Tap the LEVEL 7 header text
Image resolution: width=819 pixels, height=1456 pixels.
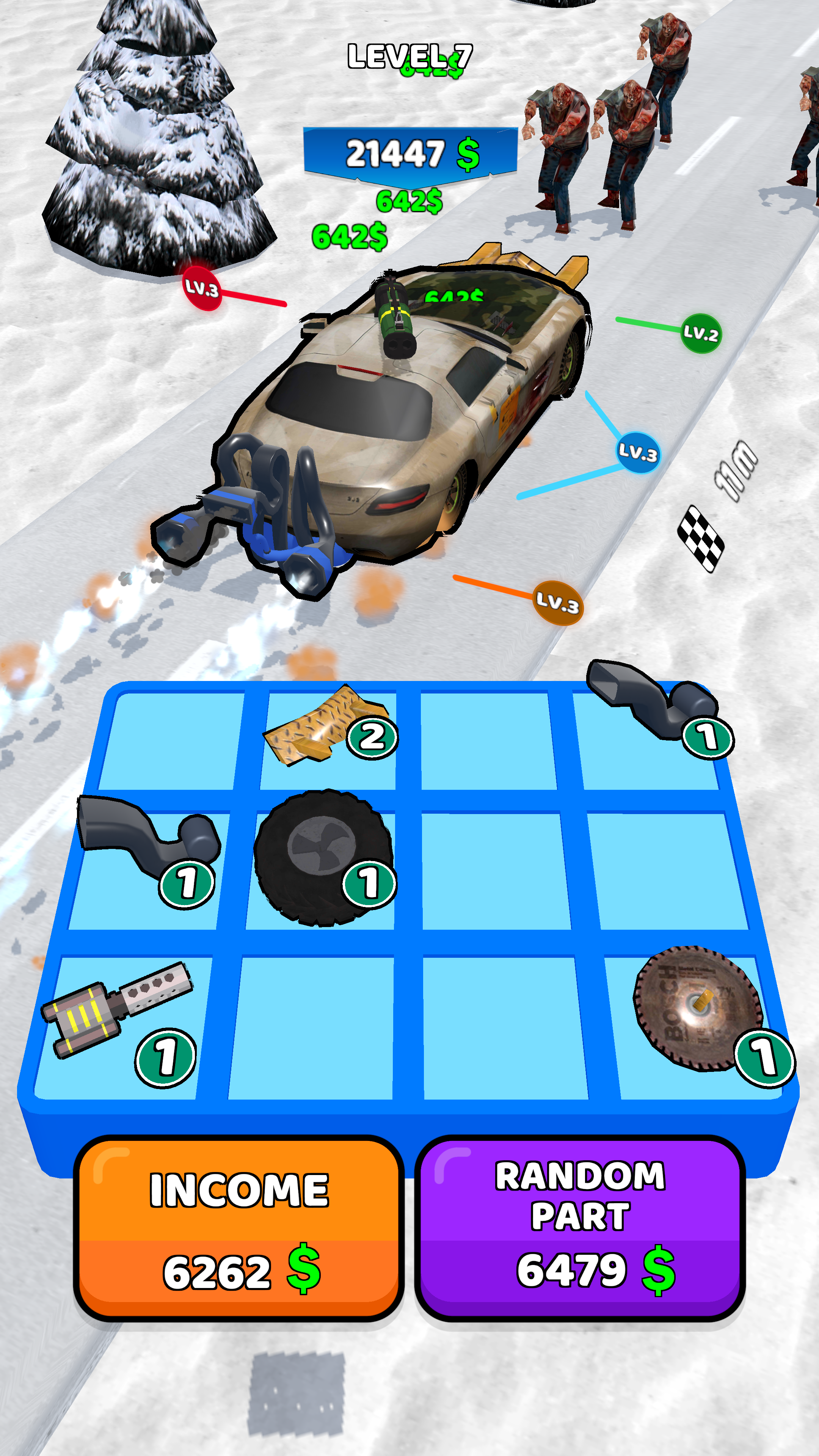[410, 56]
